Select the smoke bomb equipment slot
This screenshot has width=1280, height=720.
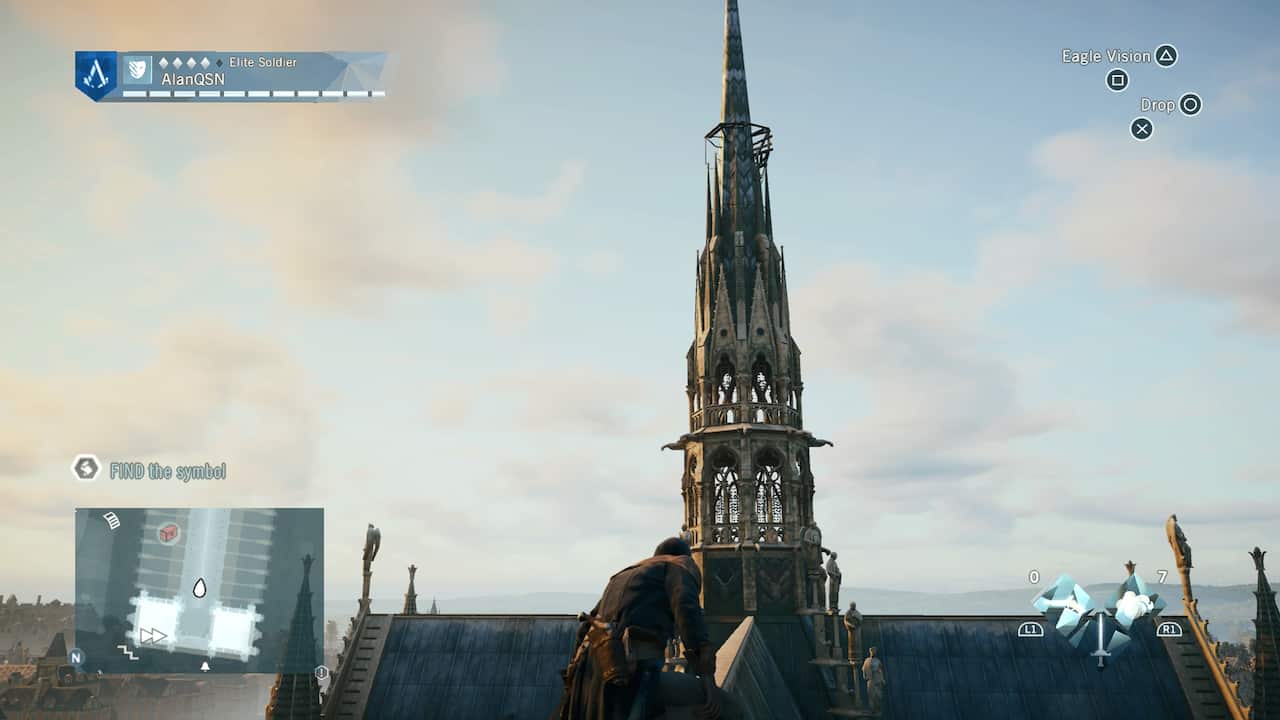(x=1135, y=602)
